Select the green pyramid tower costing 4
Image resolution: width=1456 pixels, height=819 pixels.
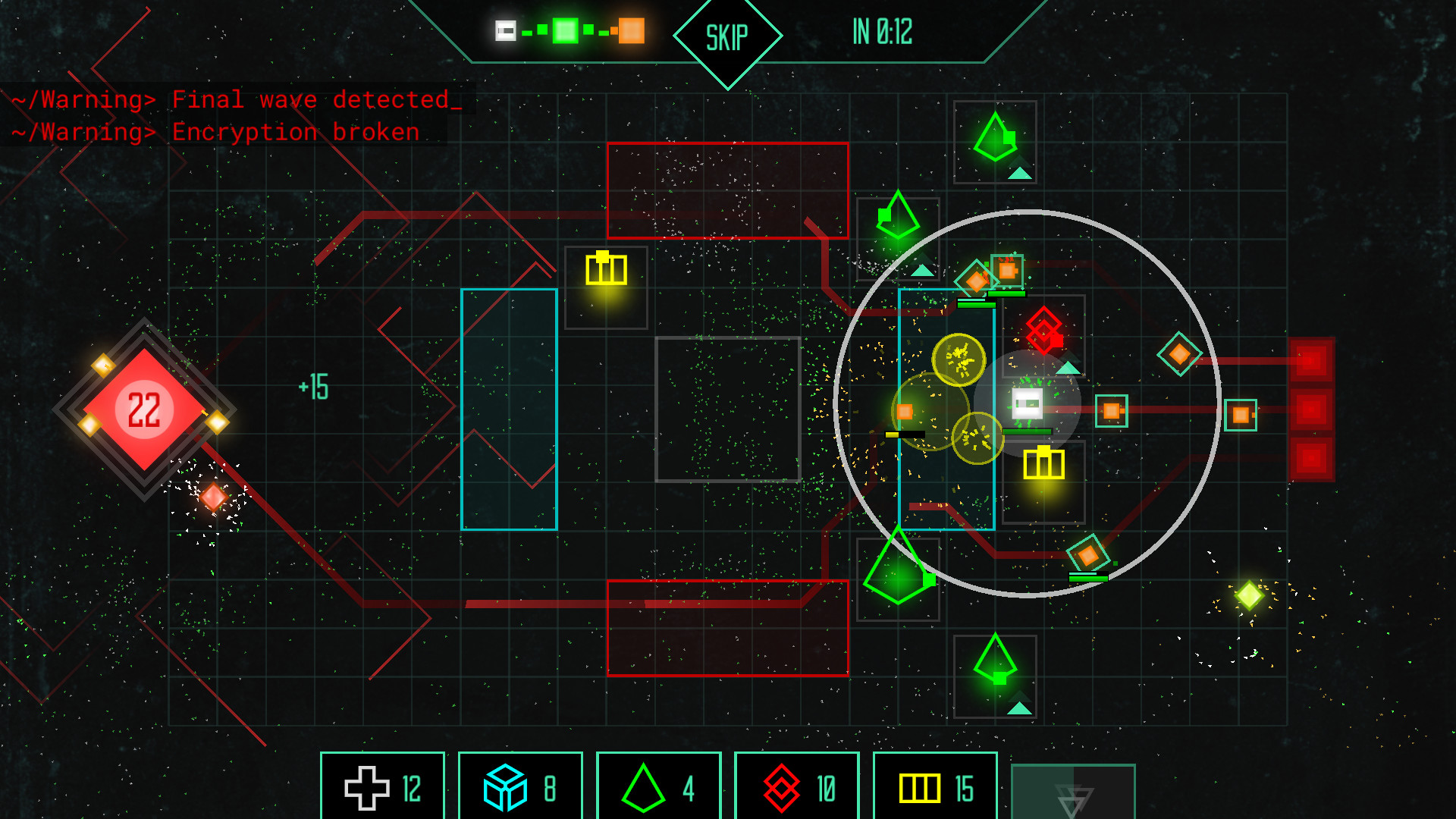tap(658, 787)
